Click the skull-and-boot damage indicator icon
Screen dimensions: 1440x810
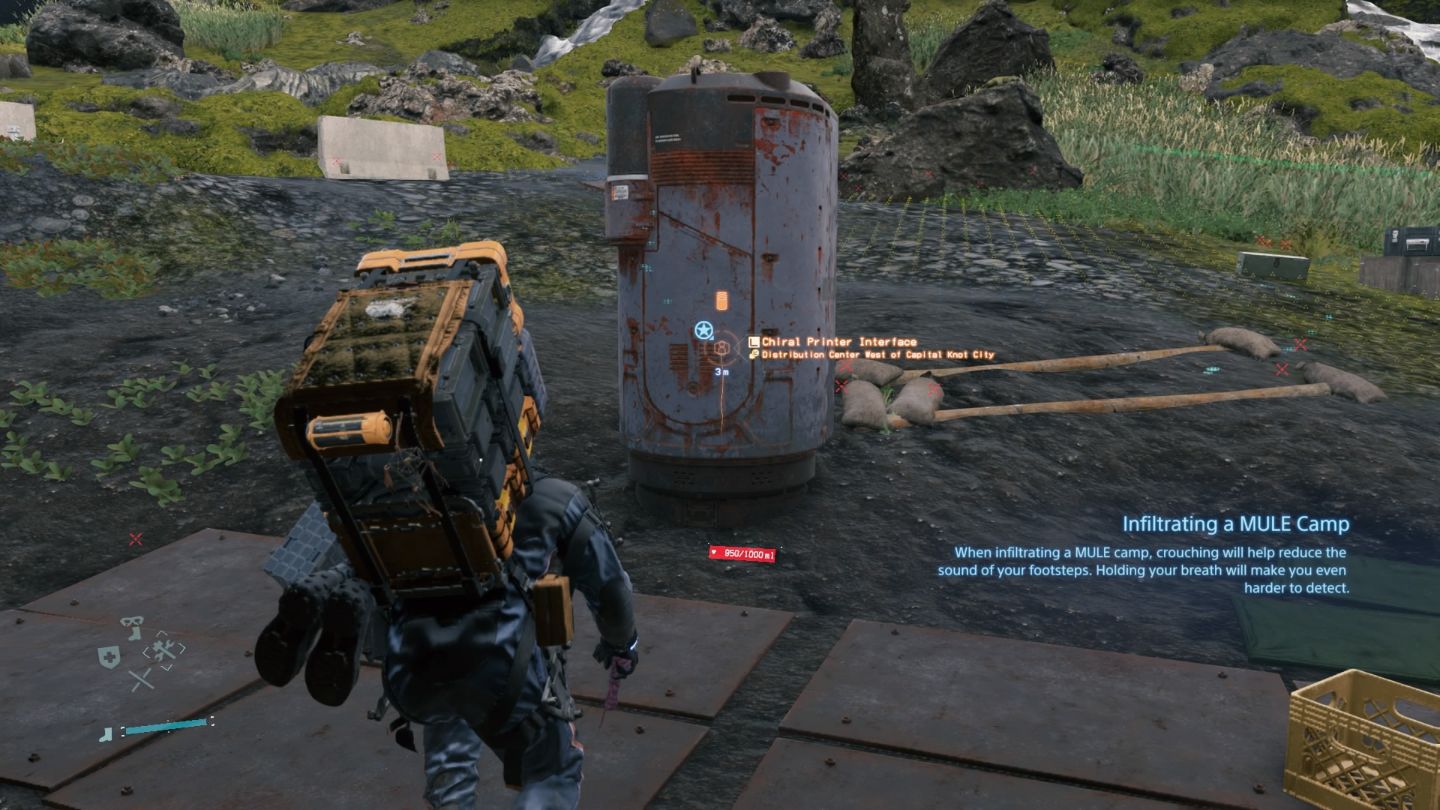pyautogui.click(x=132, y=627)
